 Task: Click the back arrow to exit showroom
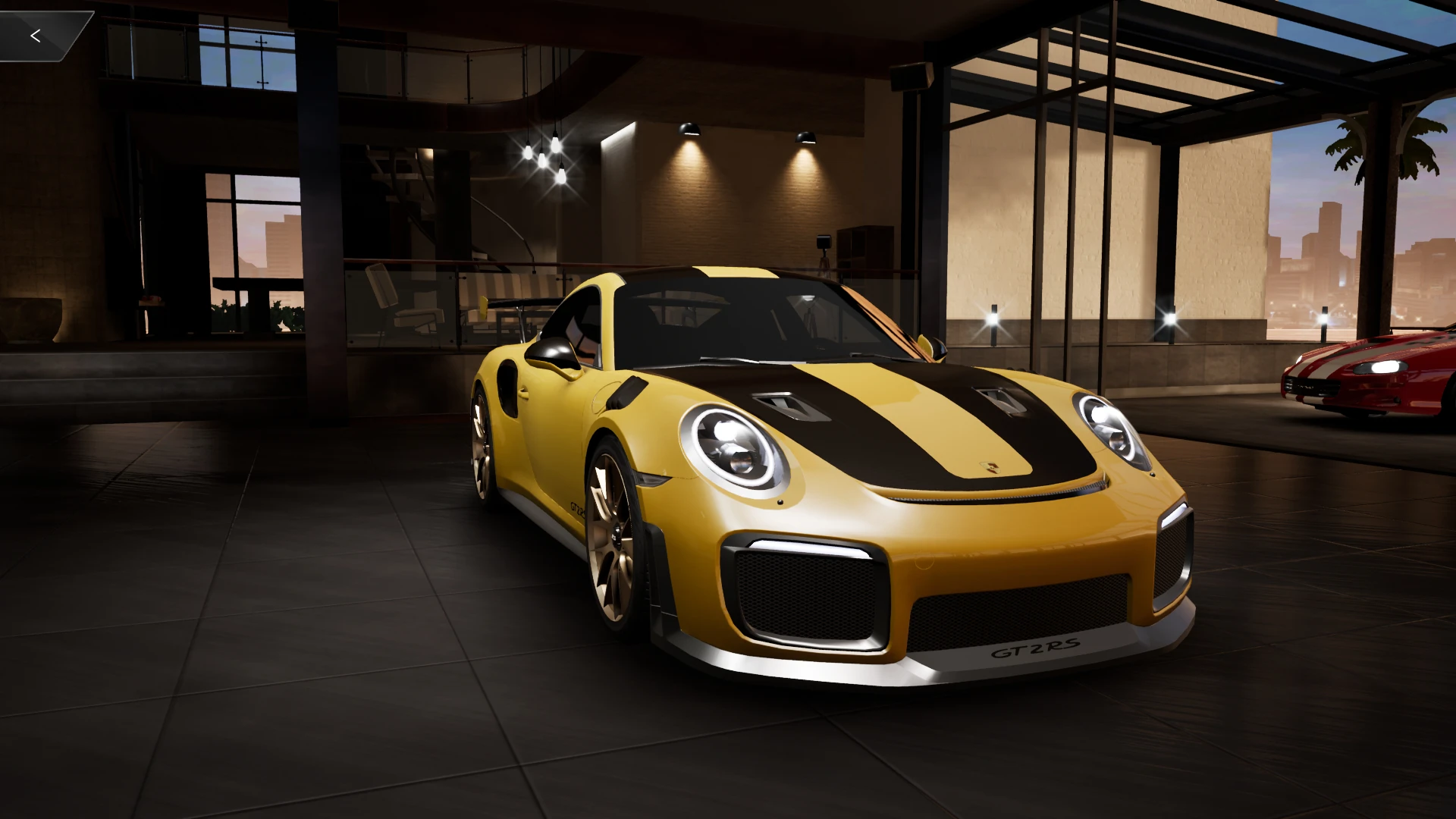pos(35,35)
